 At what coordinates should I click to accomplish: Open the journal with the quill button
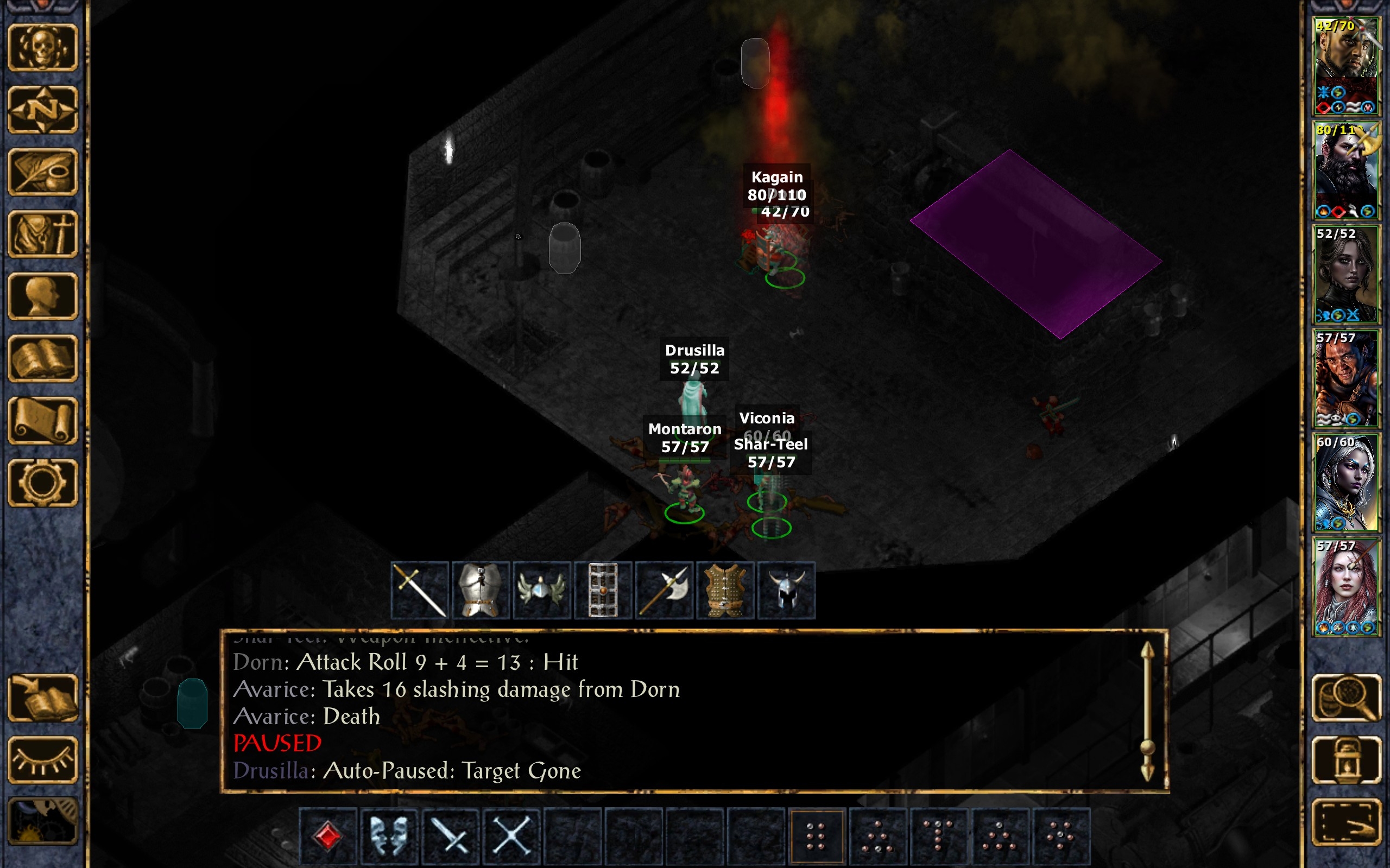pyautogui.click(x=43, y=172)
